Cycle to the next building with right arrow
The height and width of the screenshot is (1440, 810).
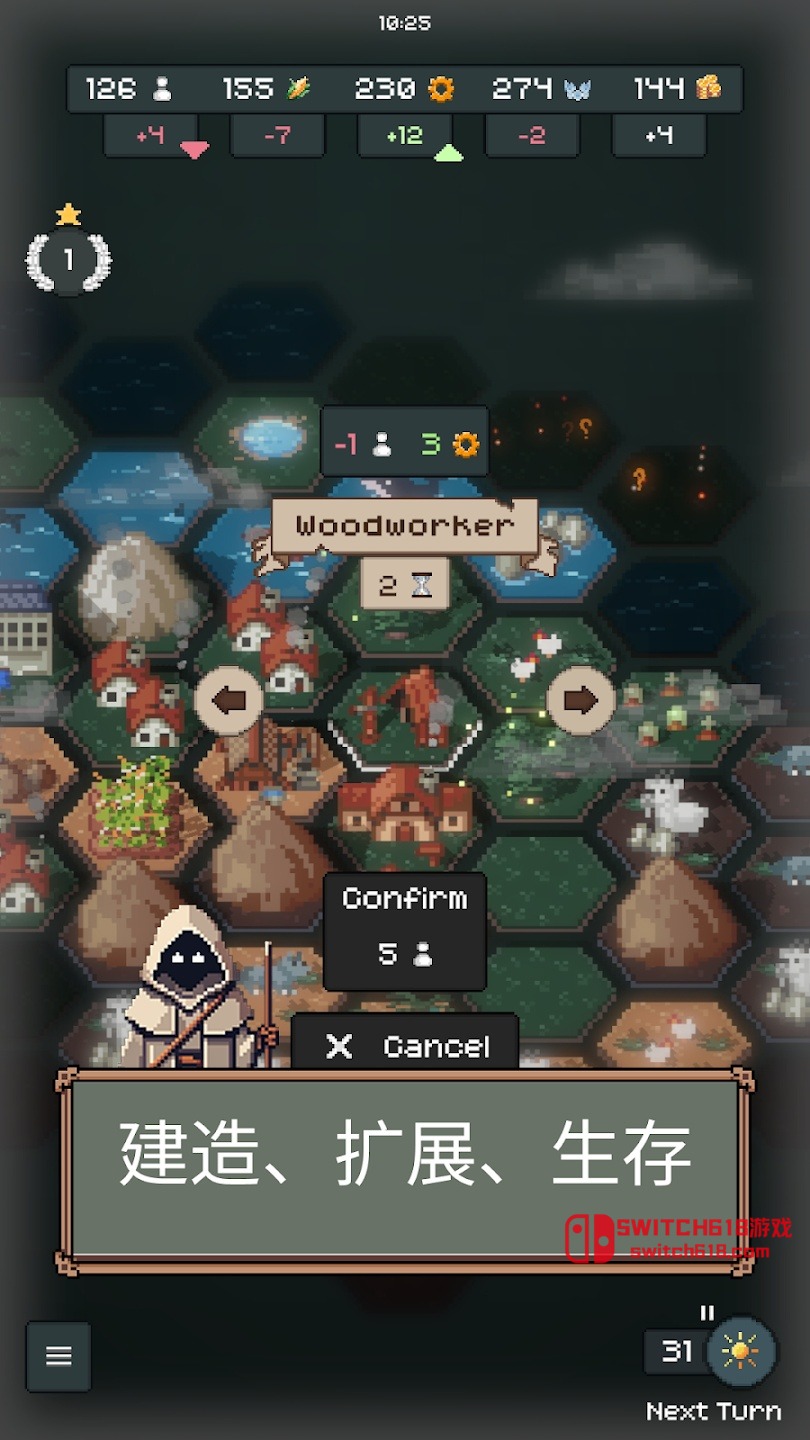pyautogui.click(x=580, y=701)
